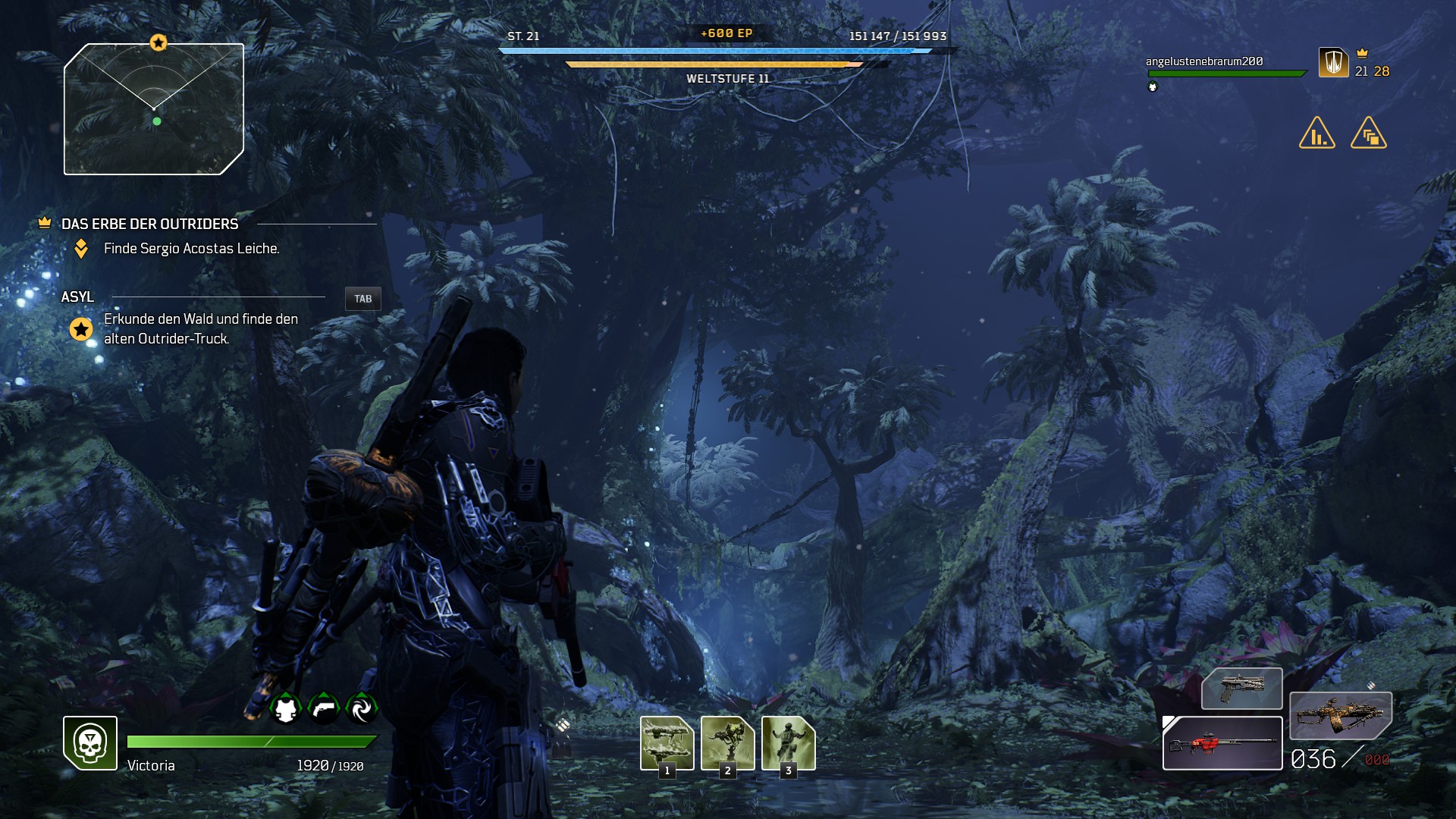Switch to the golden assault rifle slot
The width and height of the screenshot is (1456, 819).
[1340, 715]
